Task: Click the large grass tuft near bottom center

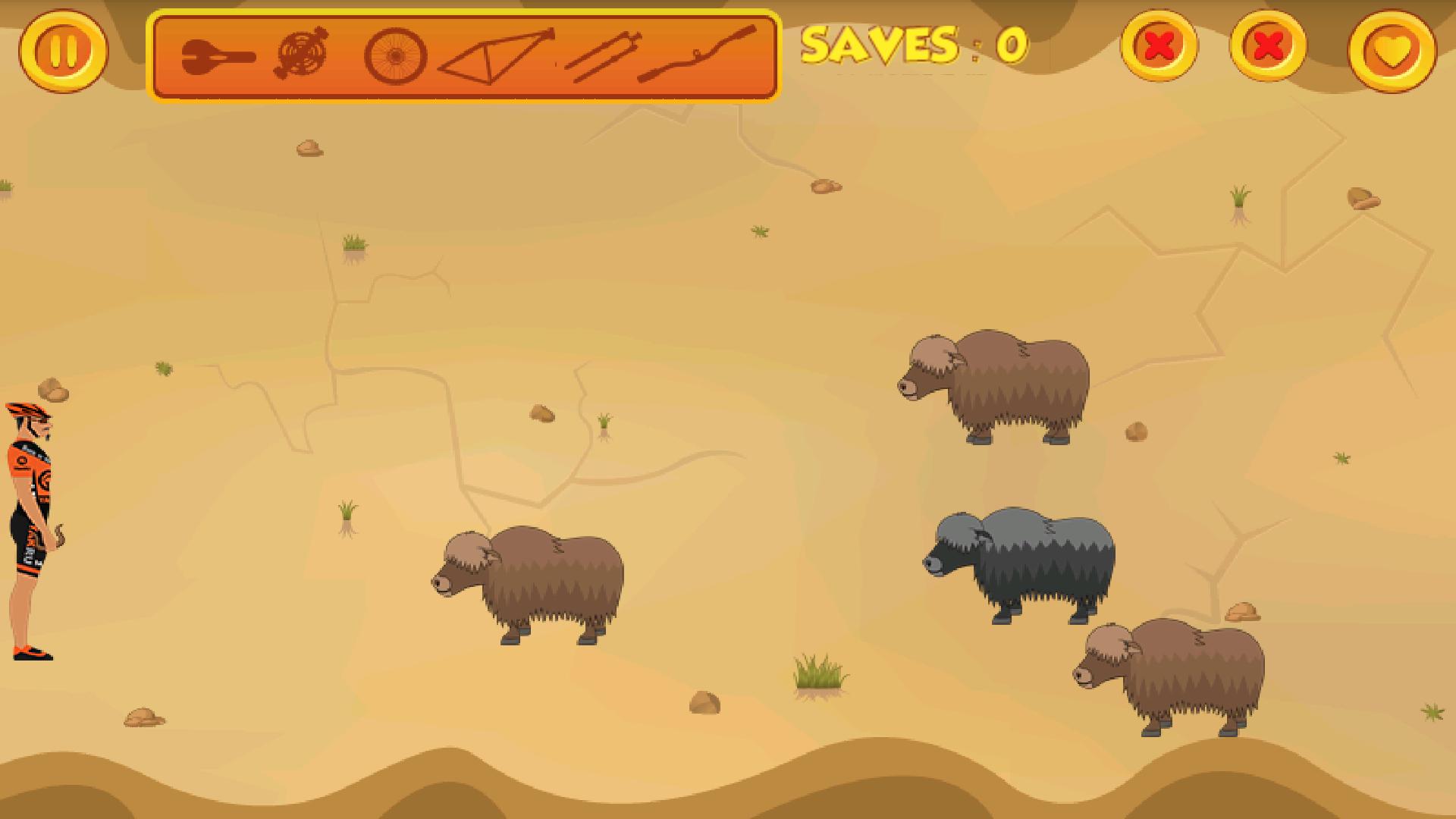Action: (x=819, y=675)
